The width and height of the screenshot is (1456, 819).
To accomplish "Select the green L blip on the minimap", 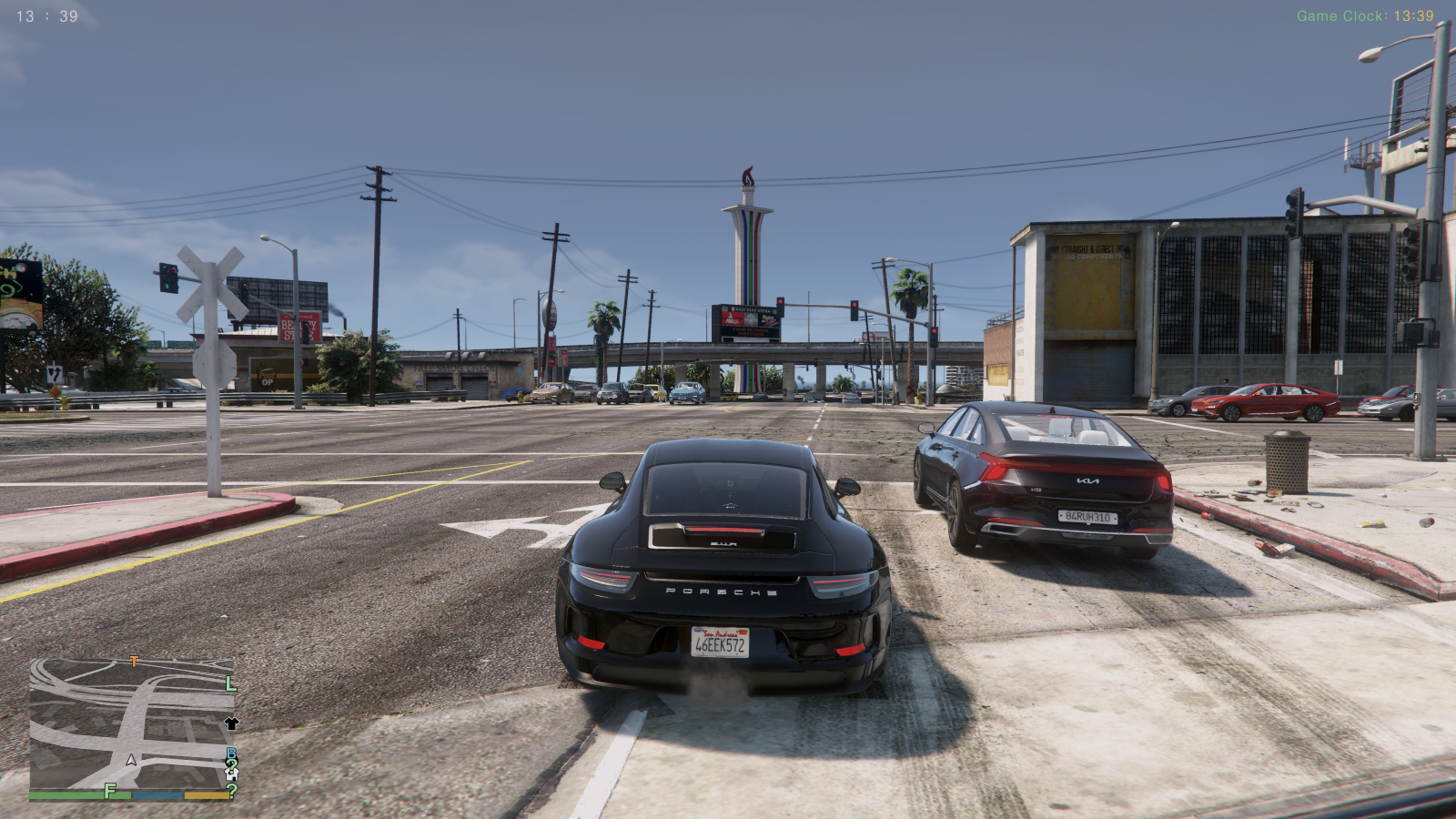I will pyautogui.click(x=229, y=684).
